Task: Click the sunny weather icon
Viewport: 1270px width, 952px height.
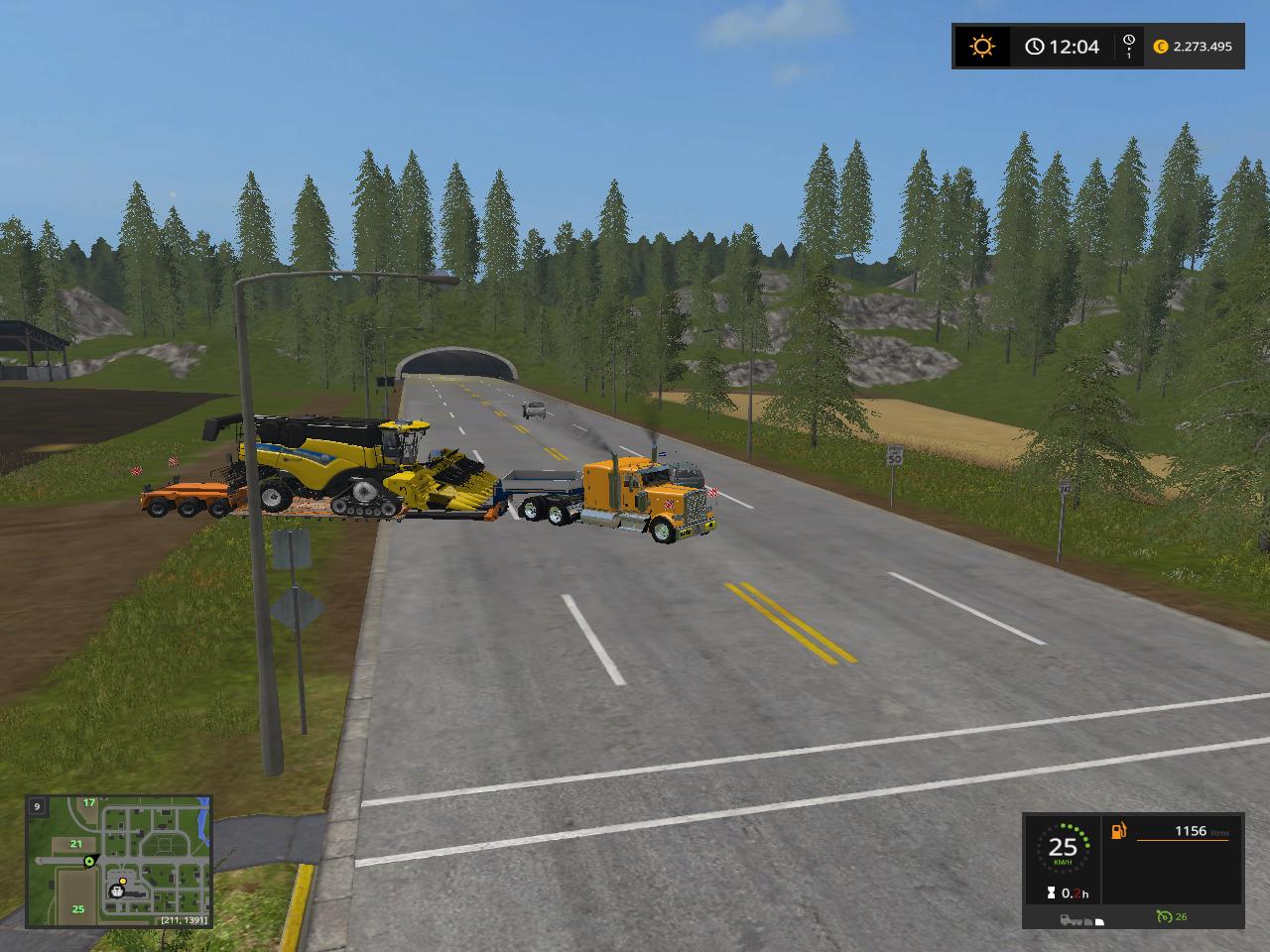Action: [x=982, y=47]
